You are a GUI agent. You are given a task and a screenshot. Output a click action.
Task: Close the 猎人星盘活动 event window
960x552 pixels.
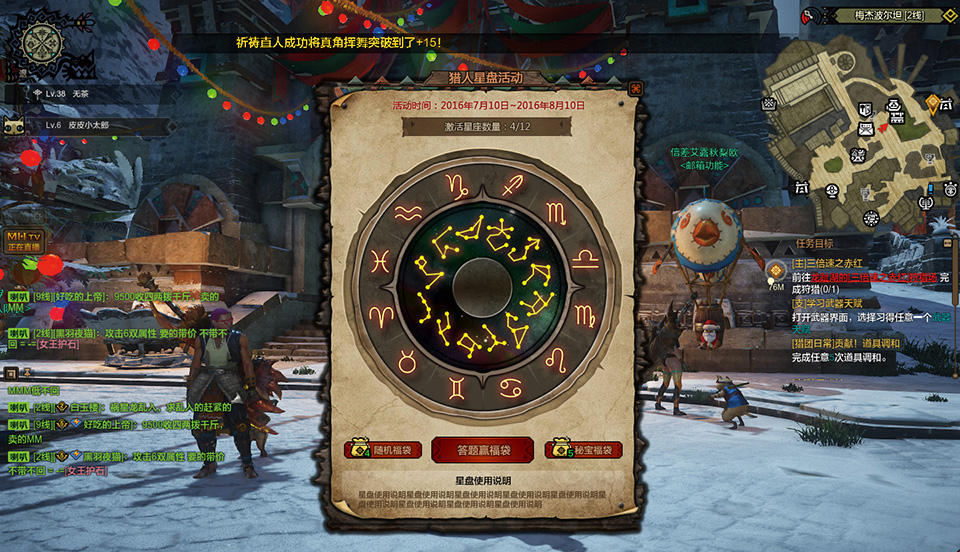coord(635,89)
